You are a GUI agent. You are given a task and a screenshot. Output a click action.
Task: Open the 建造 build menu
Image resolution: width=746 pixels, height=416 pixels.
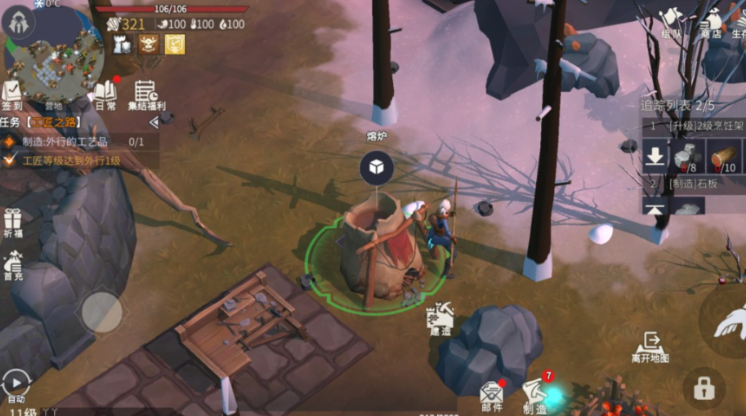point(440,319)
